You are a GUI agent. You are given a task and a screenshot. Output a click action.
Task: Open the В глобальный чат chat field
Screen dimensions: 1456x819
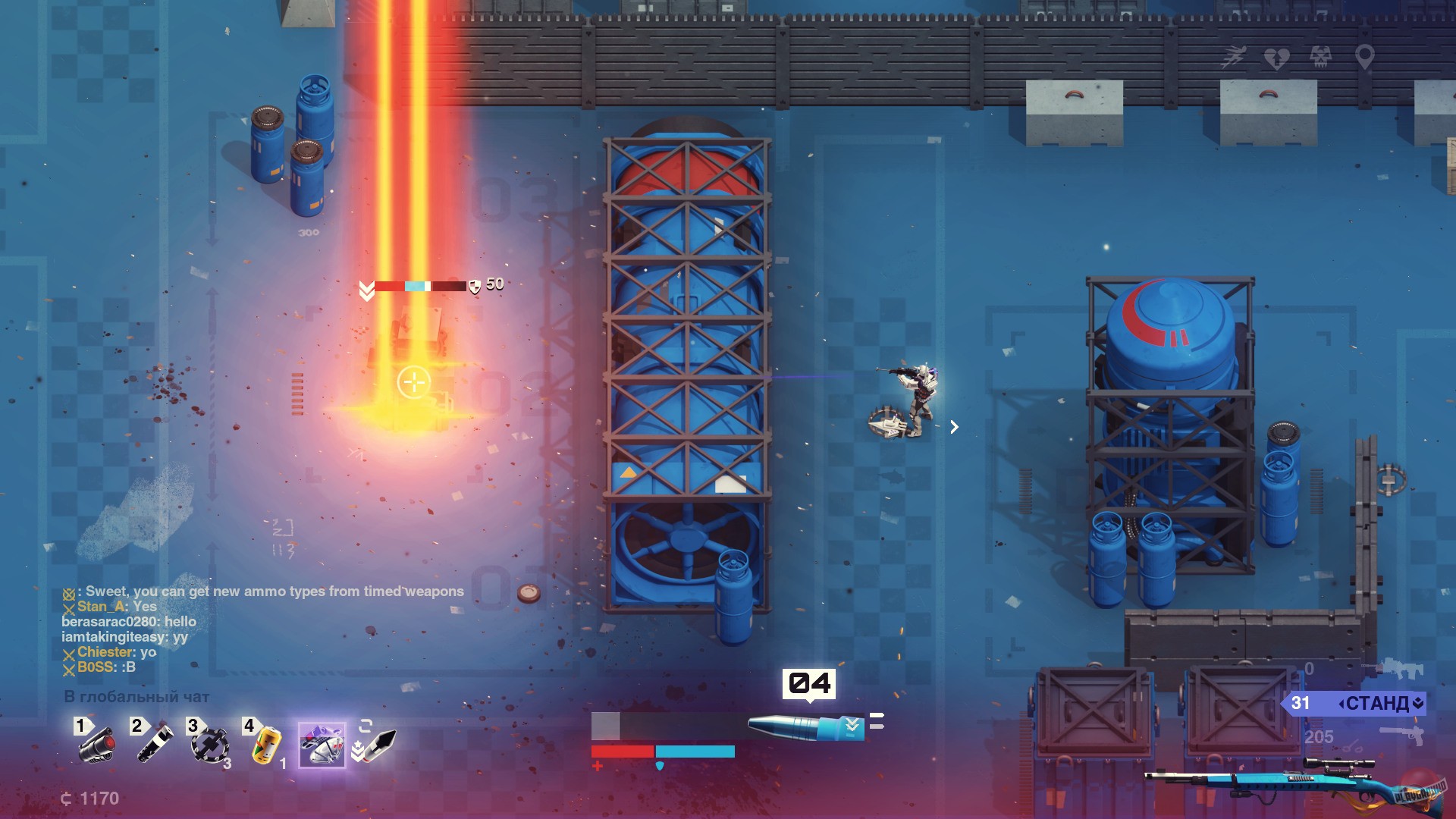pyautogui.click(x=136, y=696)
